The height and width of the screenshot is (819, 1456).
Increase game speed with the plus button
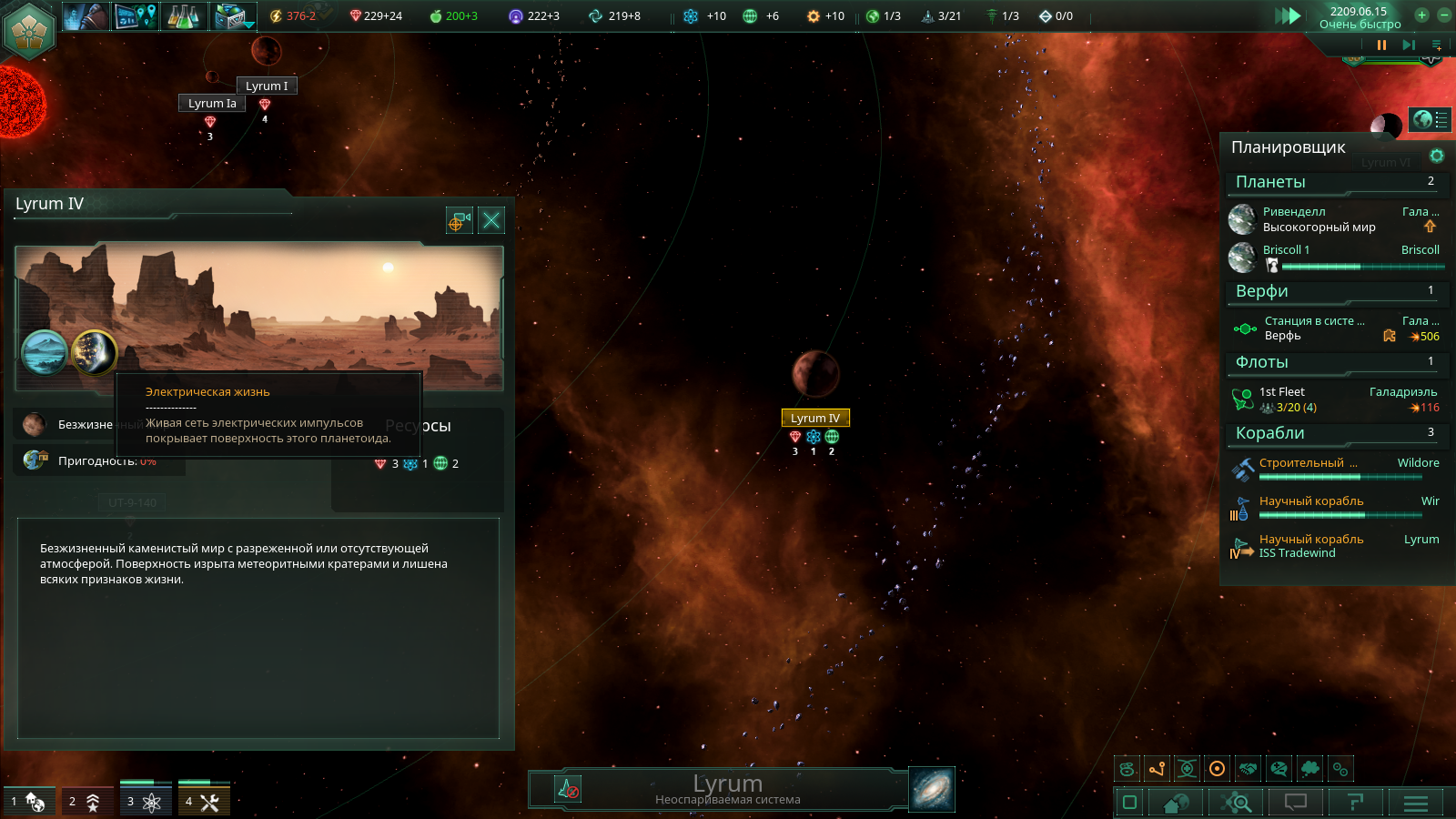click(x=1421, y=15)
